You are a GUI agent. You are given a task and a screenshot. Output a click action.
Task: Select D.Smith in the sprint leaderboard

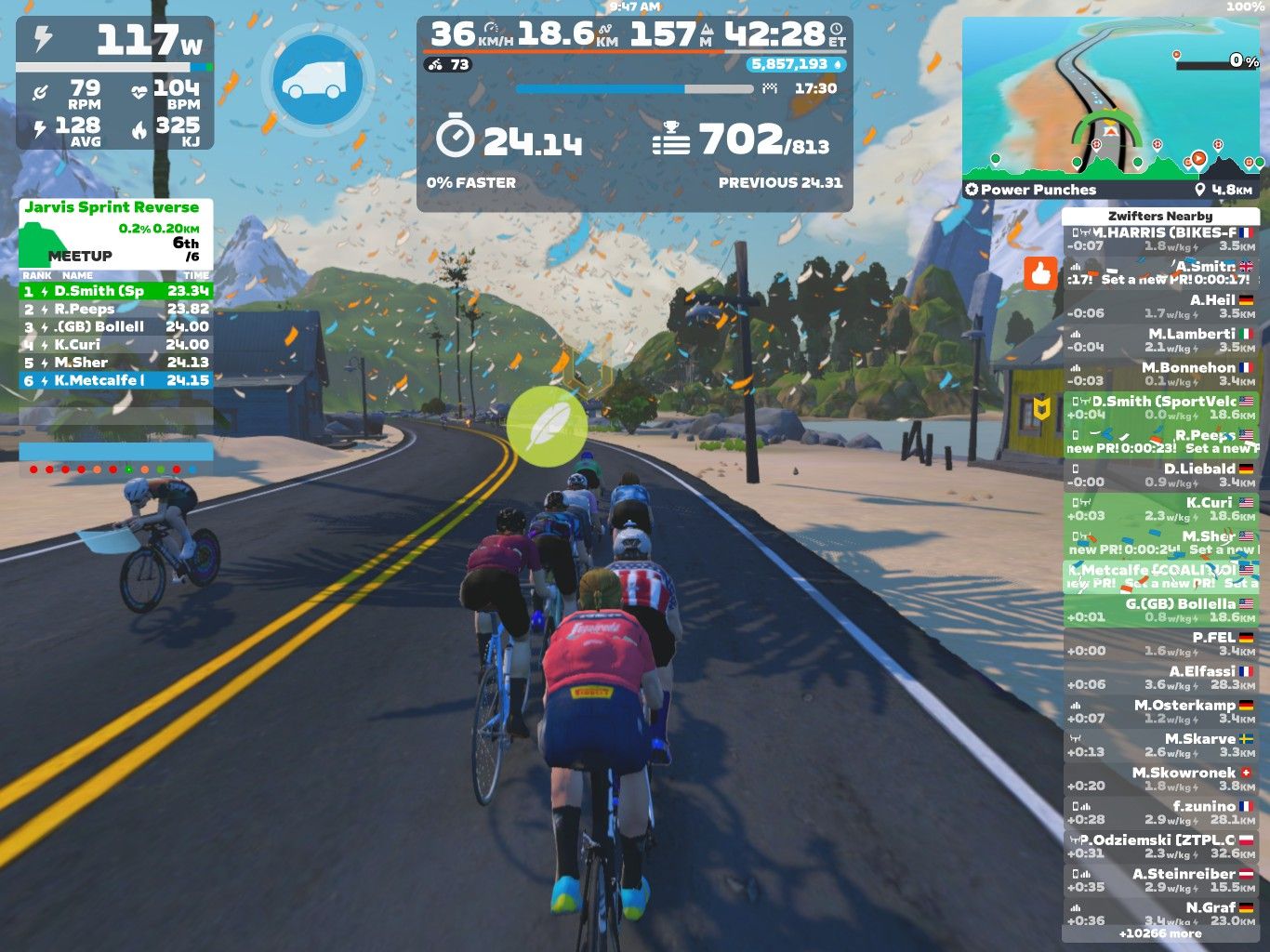tap(116, 291)
